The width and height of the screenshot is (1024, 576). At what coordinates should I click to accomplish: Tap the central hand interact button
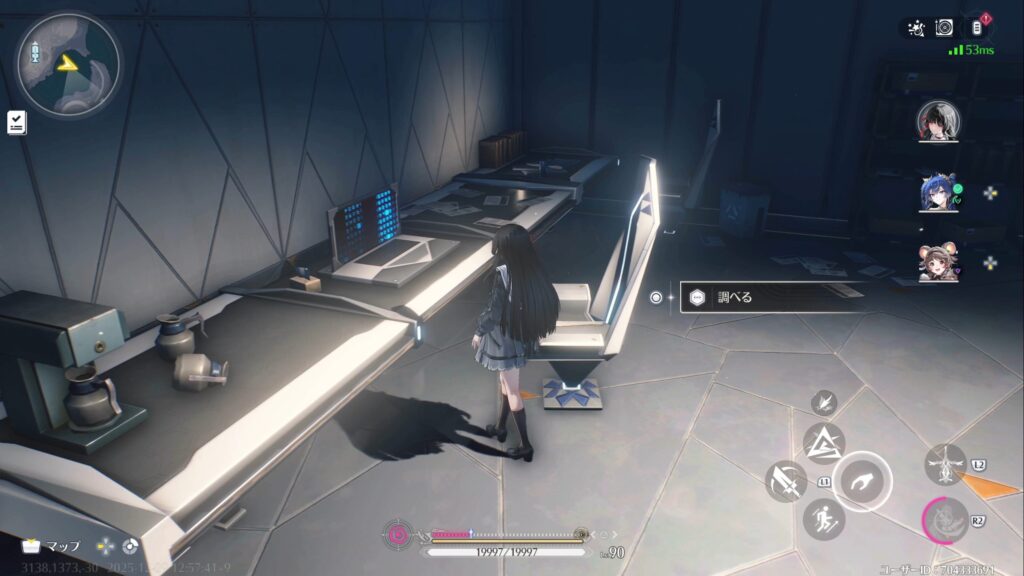(x=861, y=481)
